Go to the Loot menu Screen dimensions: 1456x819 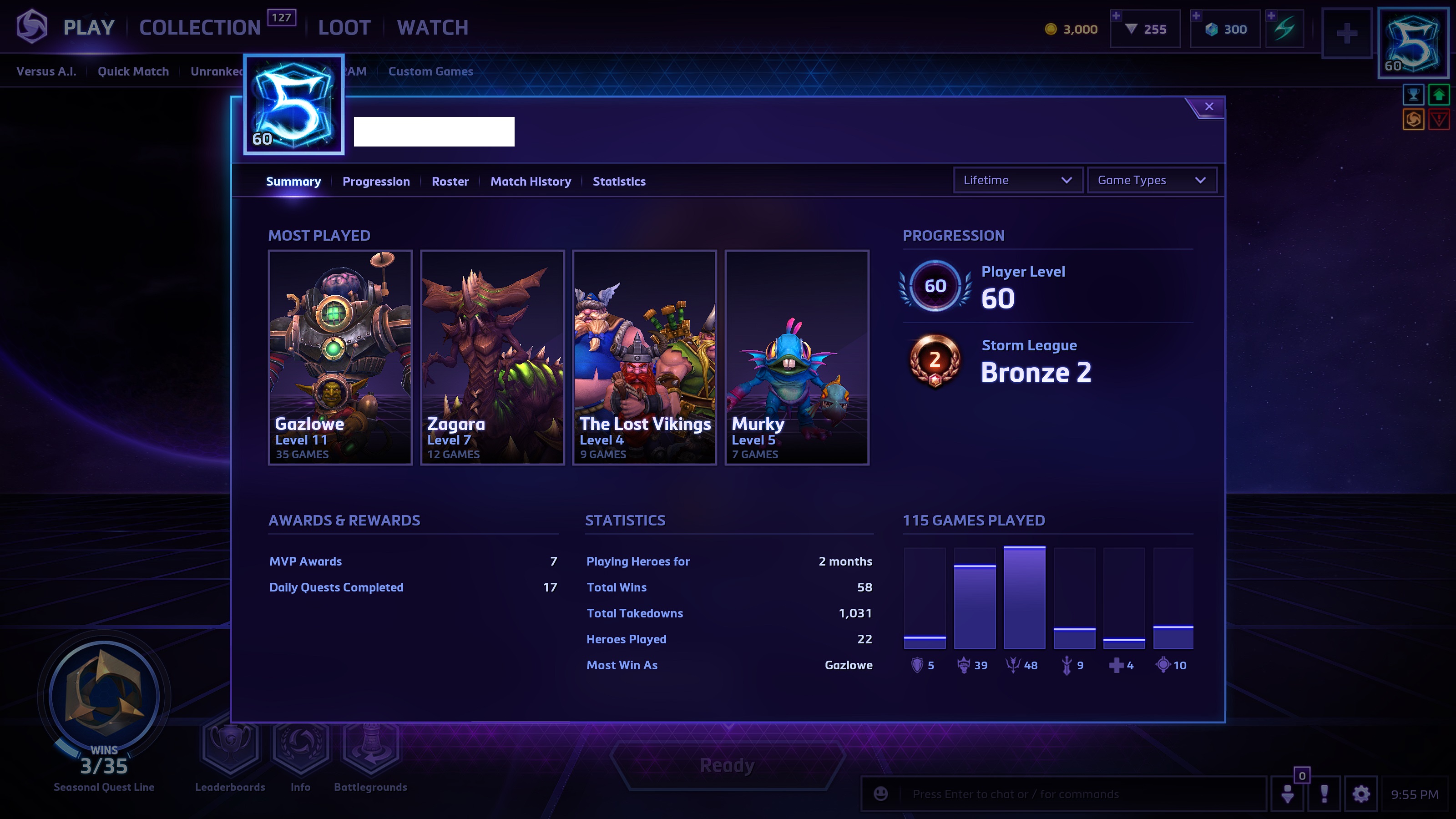click(x=344, y=28)
